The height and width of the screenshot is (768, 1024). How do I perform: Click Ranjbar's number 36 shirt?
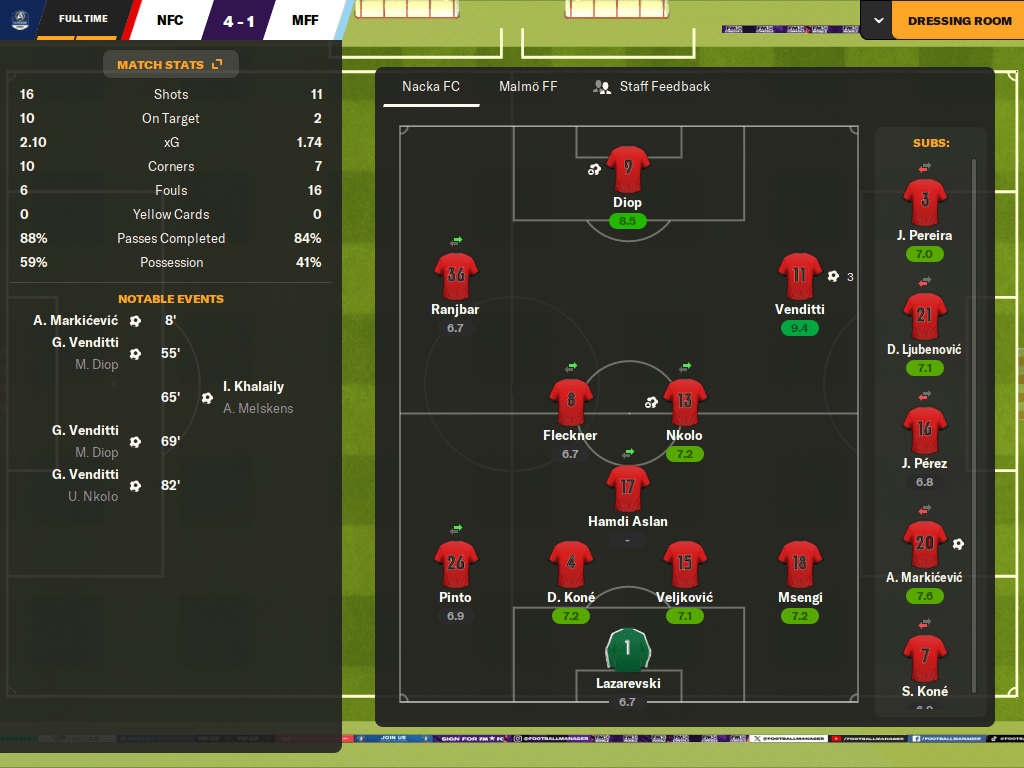456,277
